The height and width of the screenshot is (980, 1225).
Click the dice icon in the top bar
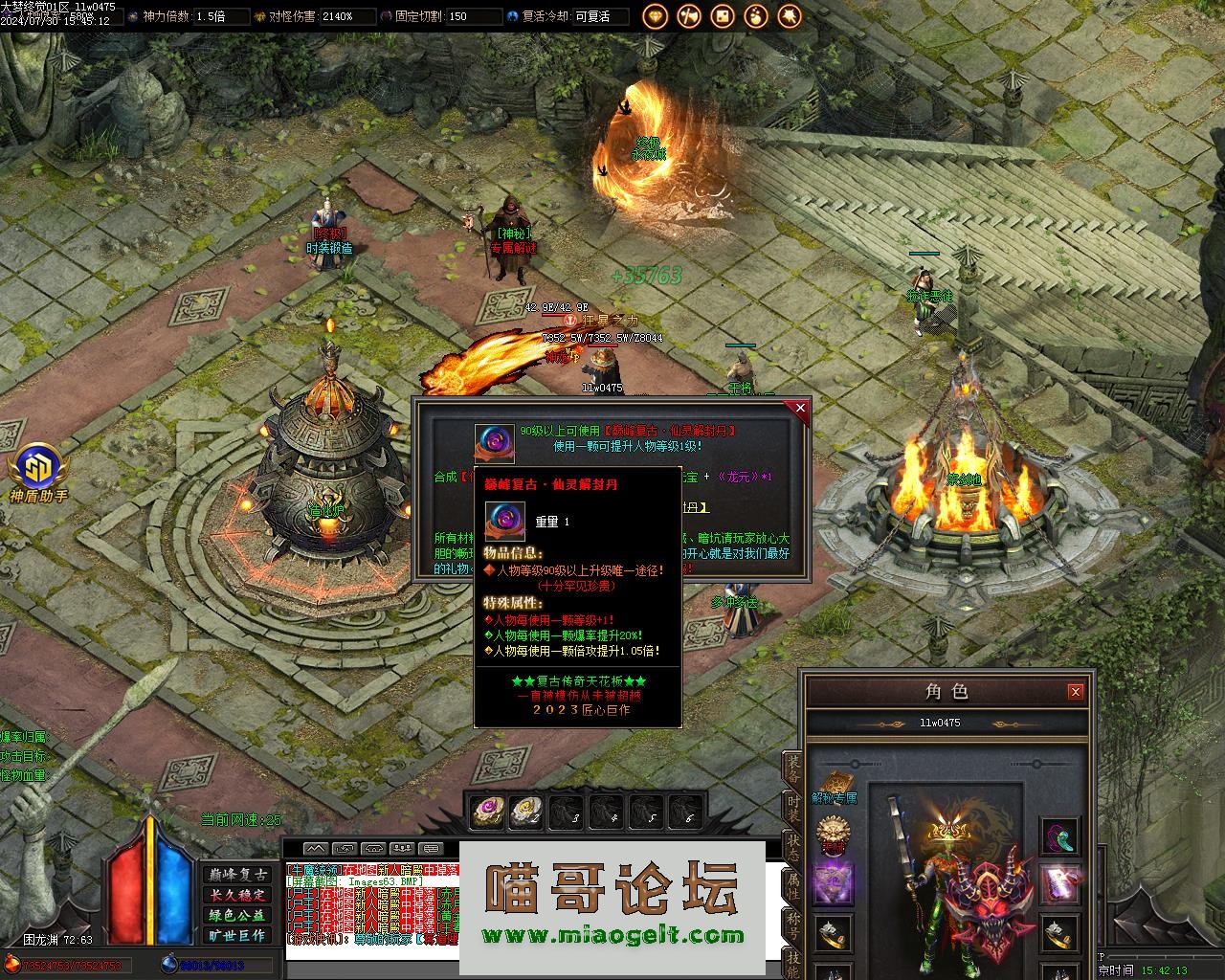click(x=723, y=16)
